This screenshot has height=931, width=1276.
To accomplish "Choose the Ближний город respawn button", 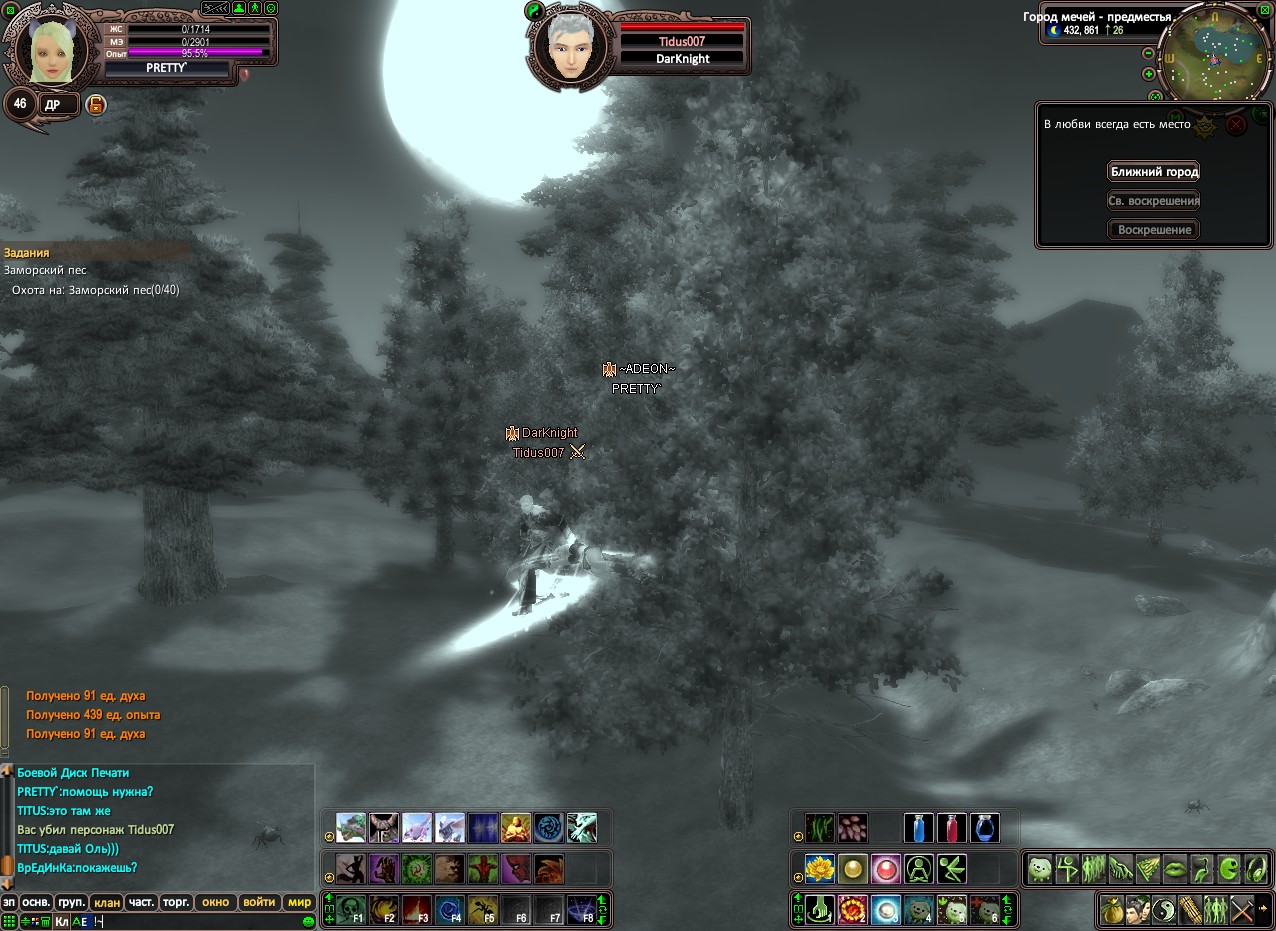I will click(x=1153, y=172).
